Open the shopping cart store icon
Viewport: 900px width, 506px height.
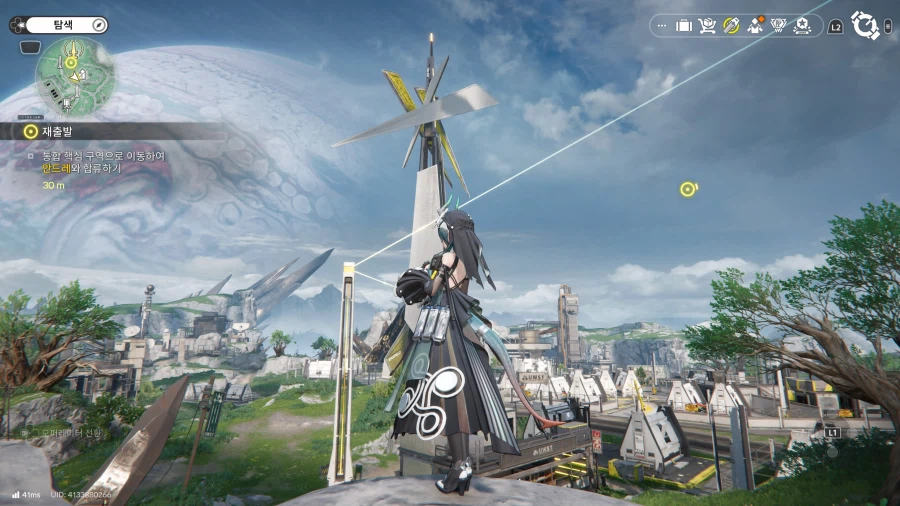click(x=707, y=25)
